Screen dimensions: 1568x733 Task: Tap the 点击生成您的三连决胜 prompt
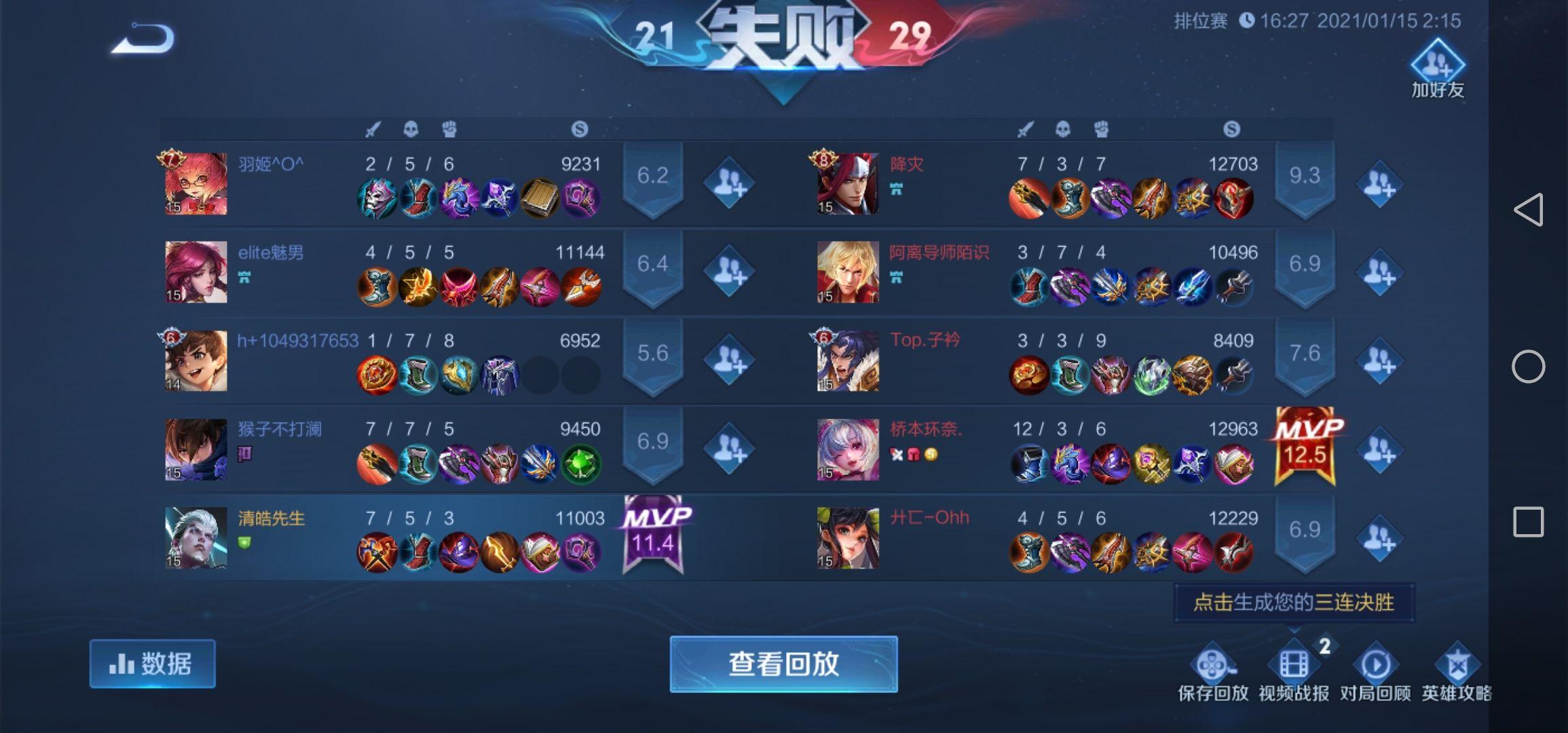(1293, 601)
